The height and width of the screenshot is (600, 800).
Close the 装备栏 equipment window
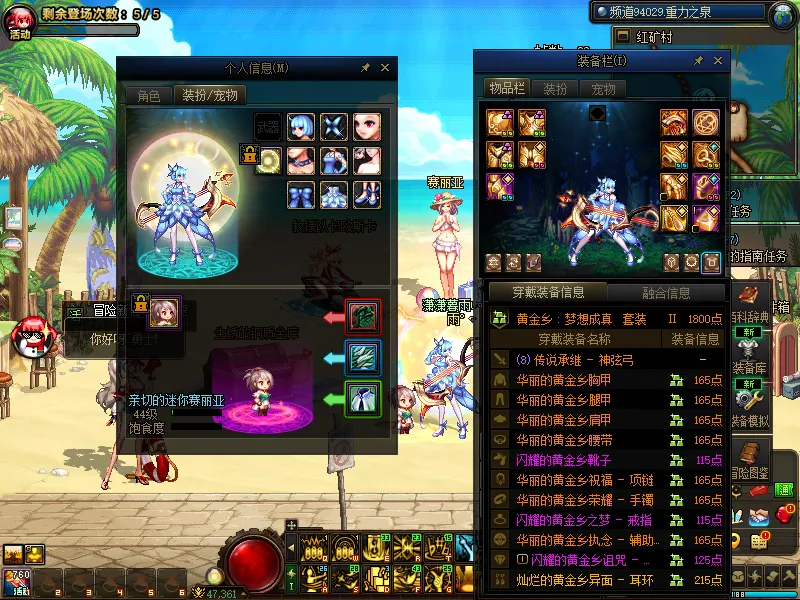[716, 62]
